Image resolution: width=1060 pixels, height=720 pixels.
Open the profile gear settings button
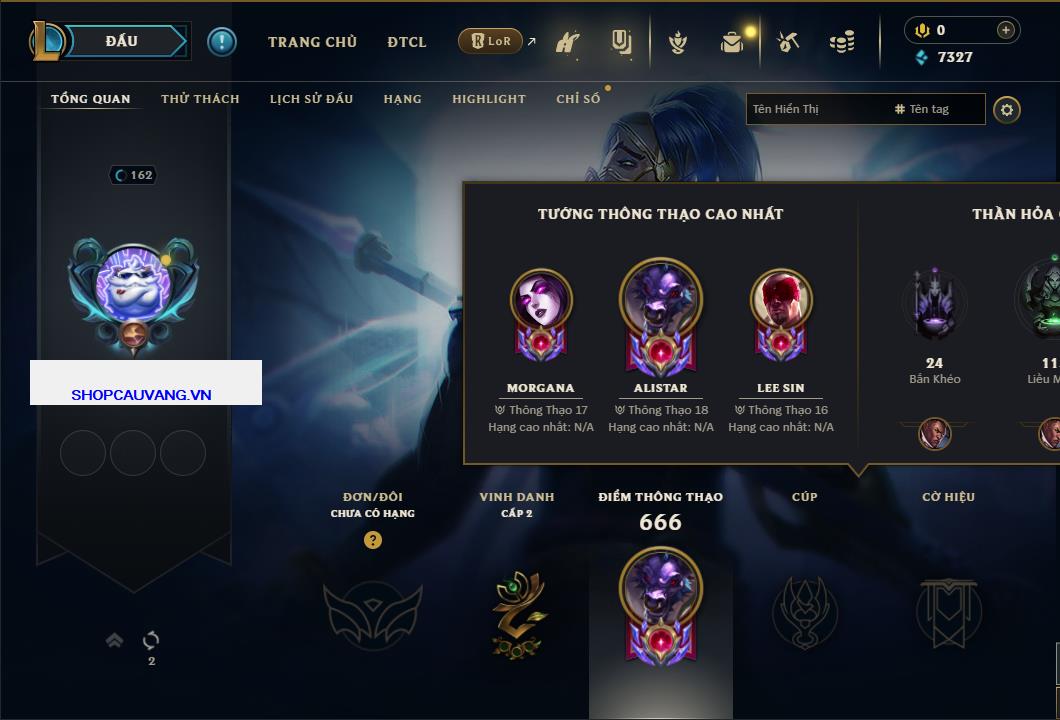[x=1007, y=109]
